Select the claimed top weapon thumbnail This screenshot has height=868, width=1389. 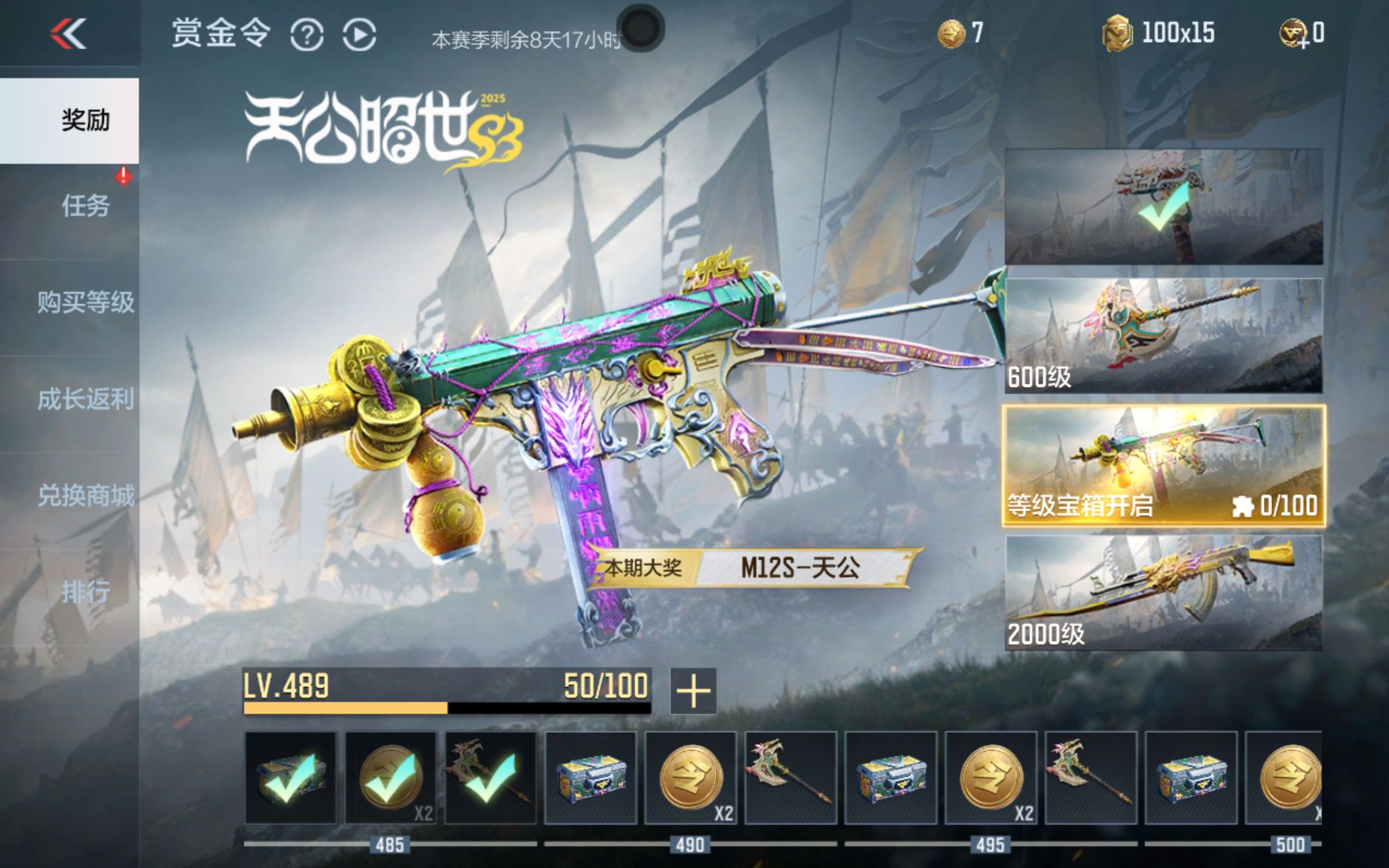coord(1163,207)
